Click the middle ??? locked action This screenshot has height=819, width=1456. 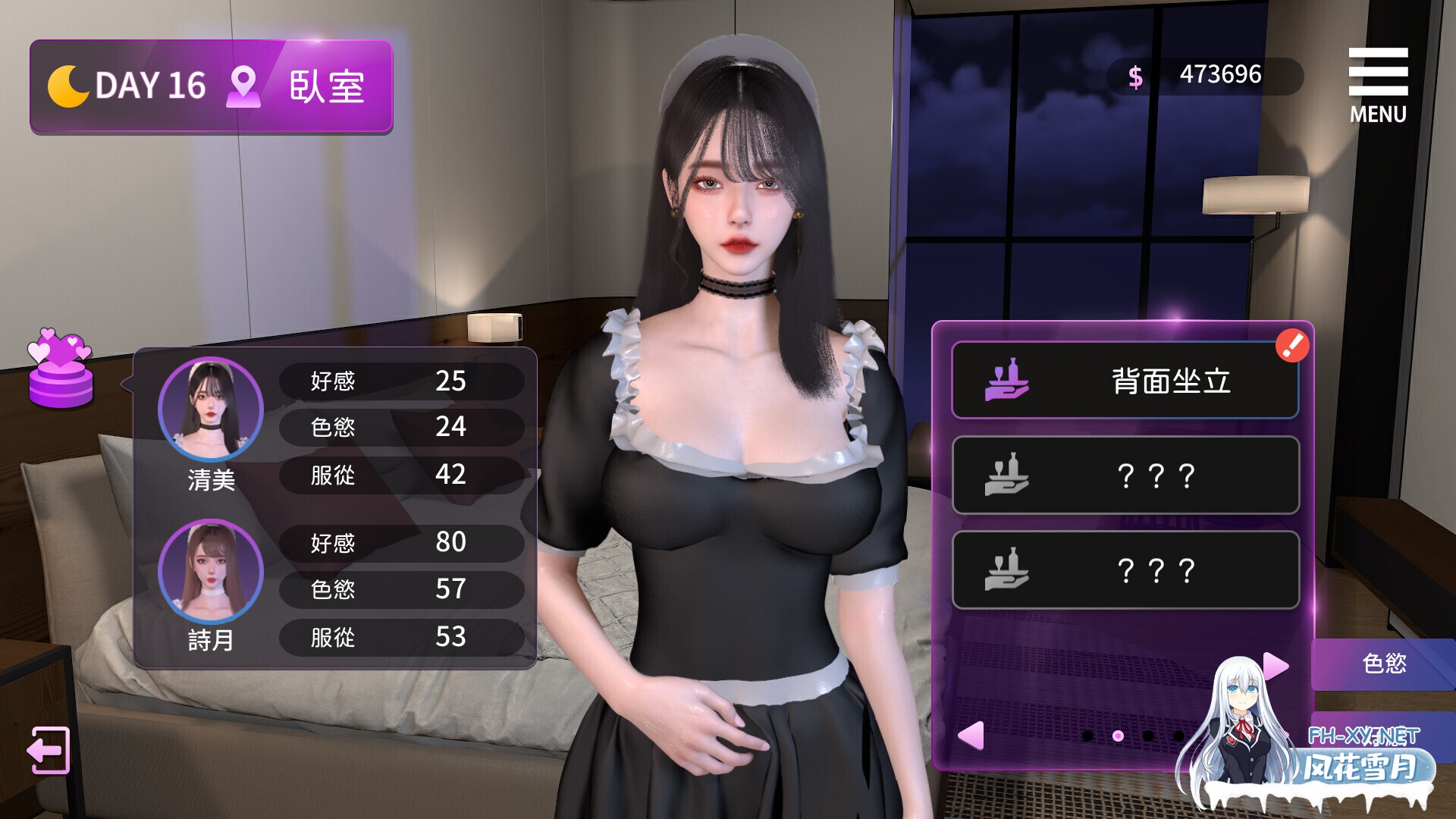[1122, 475]
